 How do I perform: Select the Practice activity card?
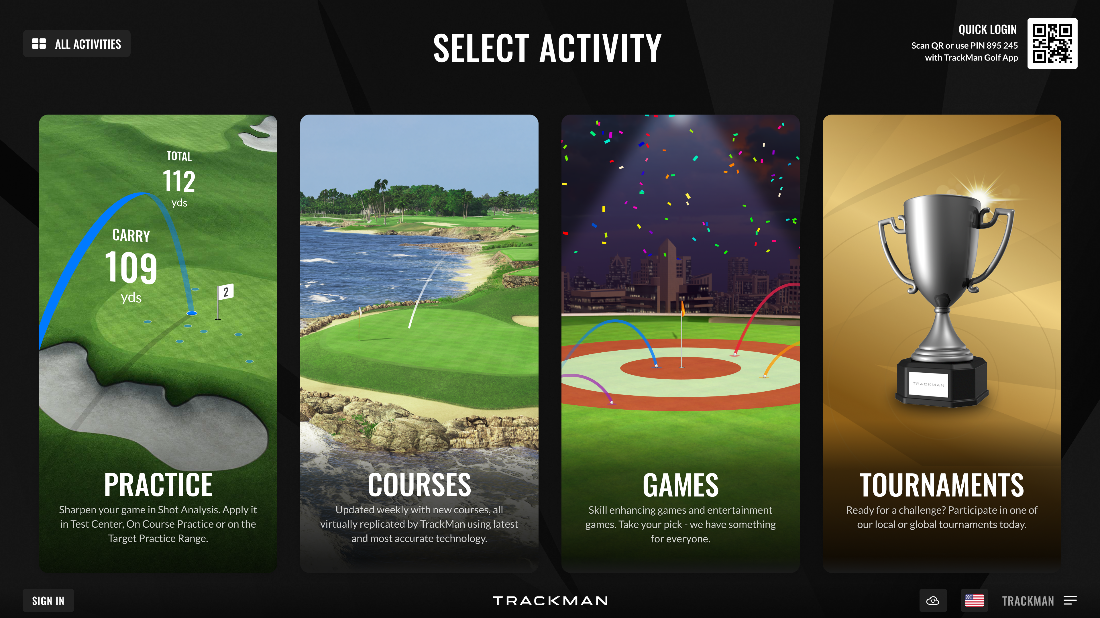tap(158, 343)
